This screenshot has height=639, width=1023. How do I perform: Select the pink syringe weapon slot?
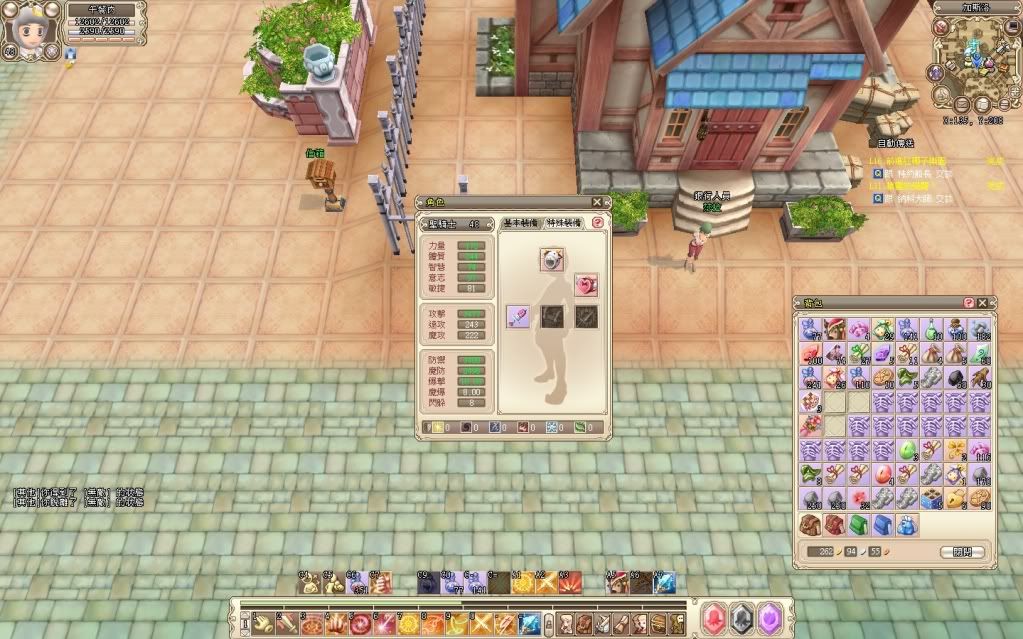[517, 316]
